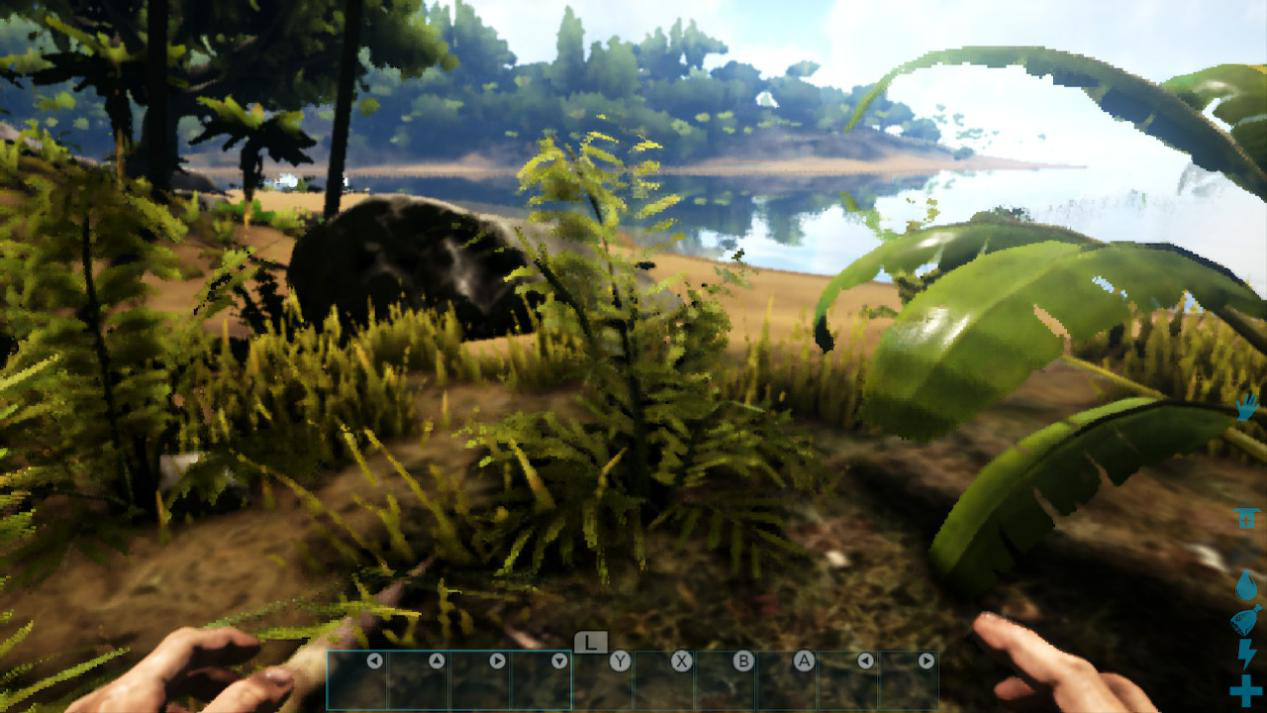The height and width of the screenshot is (713, 1267).
Task: Click the hand icon in the status column
Action: tap(1246, 408)
